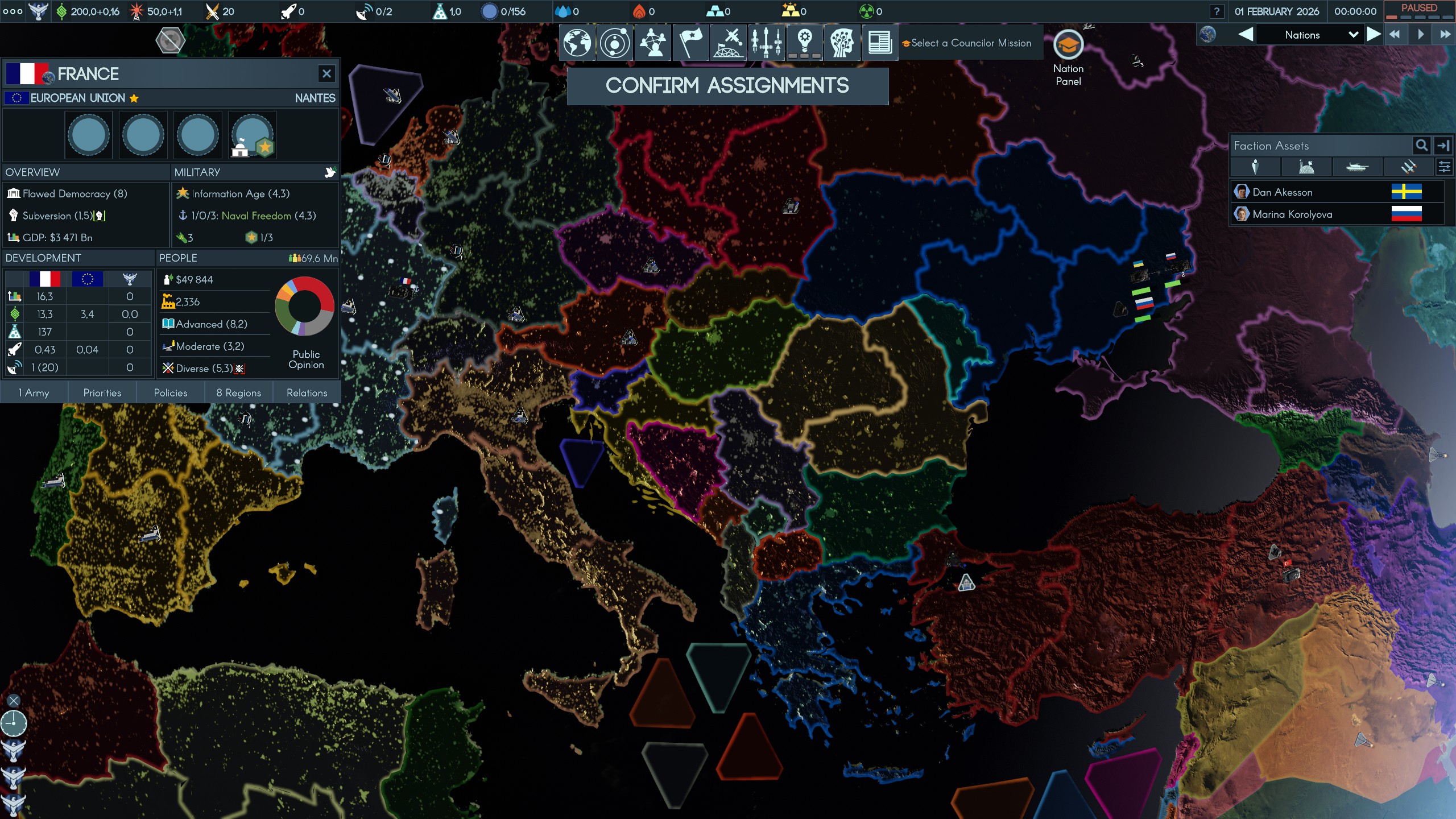The image size is (1456, 819).
Task: Increase game speed with fast-forward arrows
Action: point(1445,35)
